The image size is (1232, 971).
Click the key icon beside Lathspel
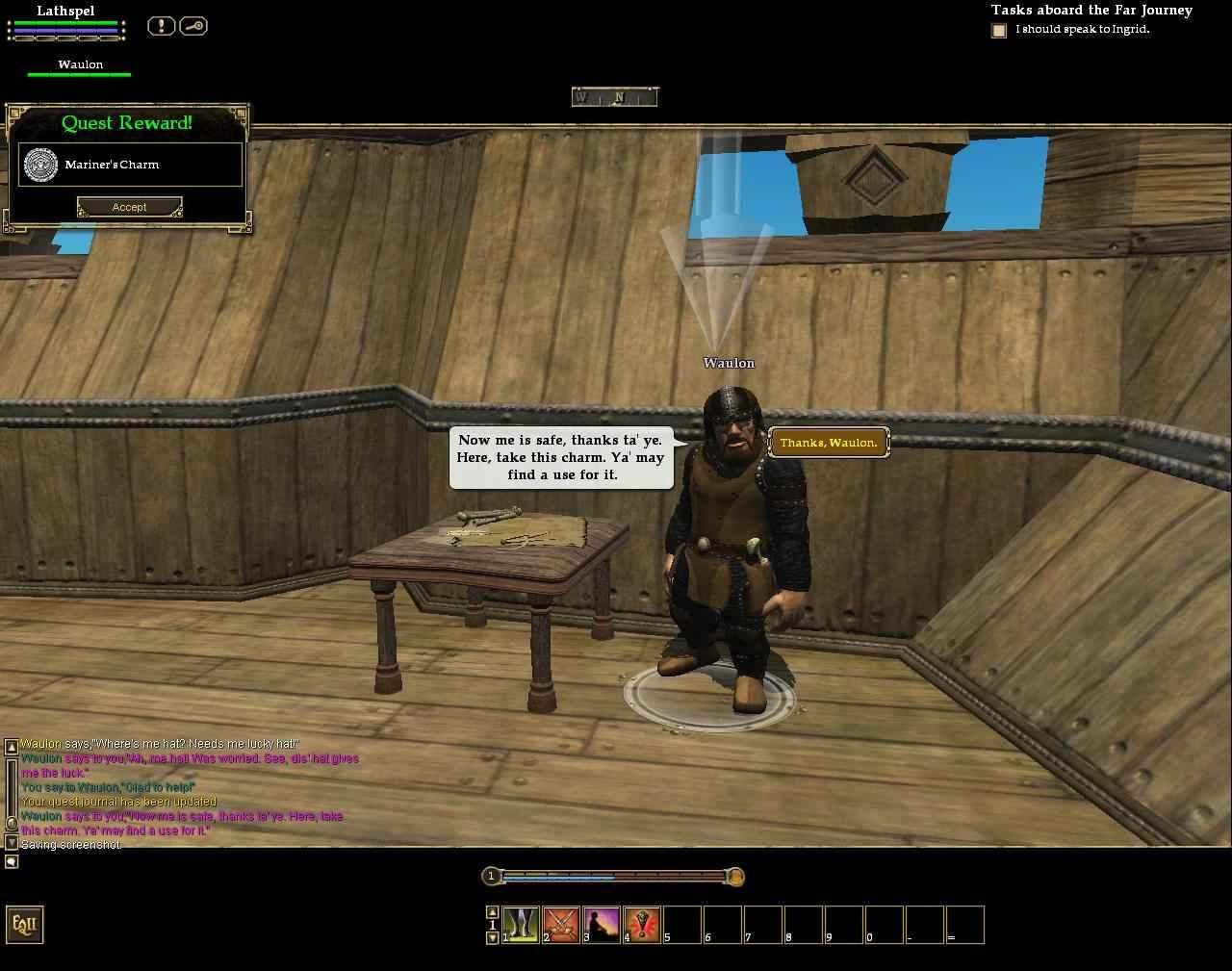[192, 26]
